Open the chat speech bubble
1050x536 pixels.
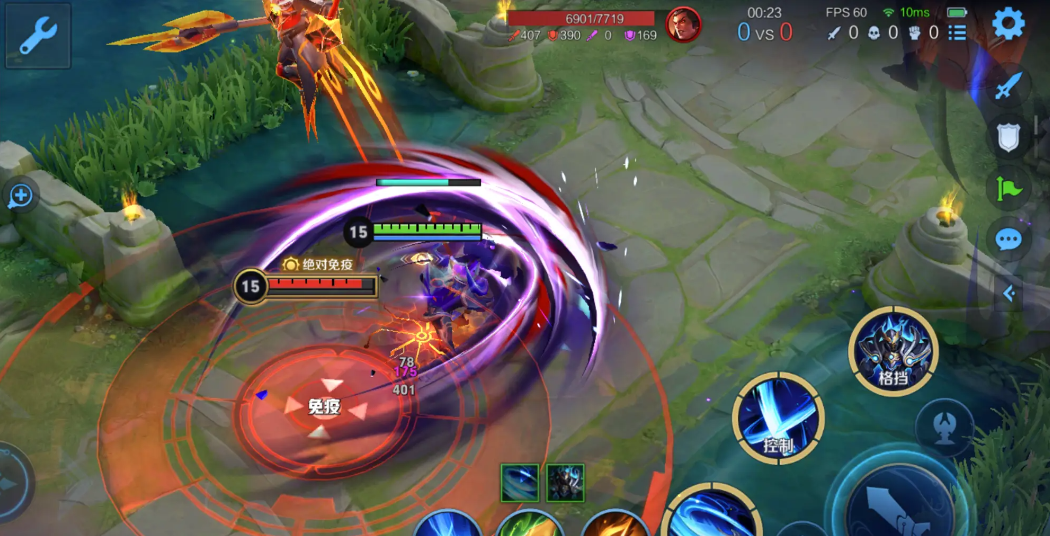pos(1008,240)
